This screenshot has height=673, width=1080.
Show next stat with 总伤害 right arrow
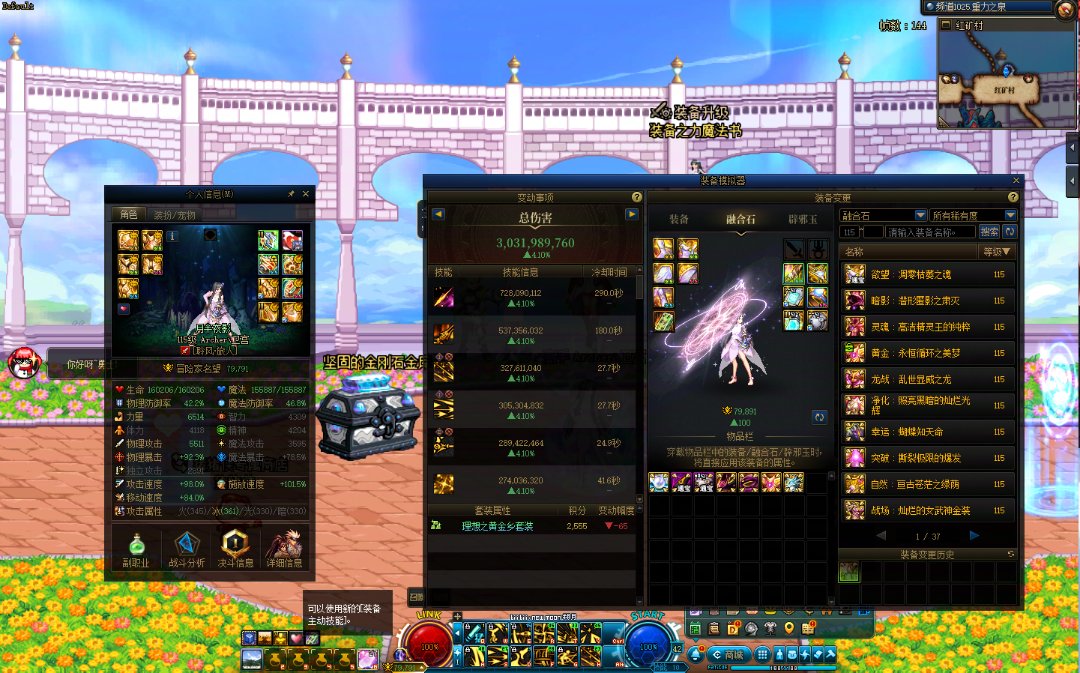(x=631, y=214)
